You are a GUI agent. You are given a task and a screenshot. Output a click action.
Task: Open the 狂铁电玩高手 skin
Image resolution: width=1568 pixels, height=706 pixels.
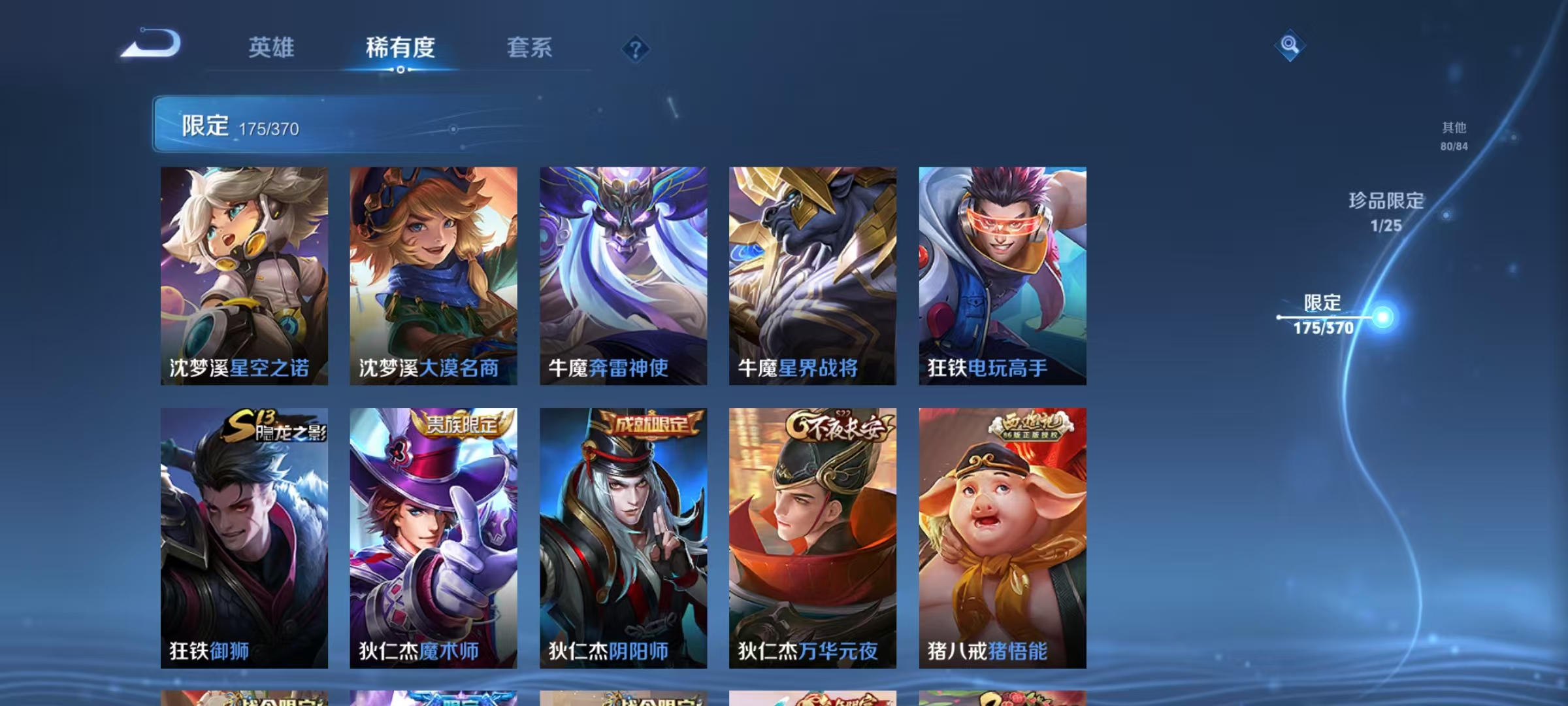coord(1002,278)
